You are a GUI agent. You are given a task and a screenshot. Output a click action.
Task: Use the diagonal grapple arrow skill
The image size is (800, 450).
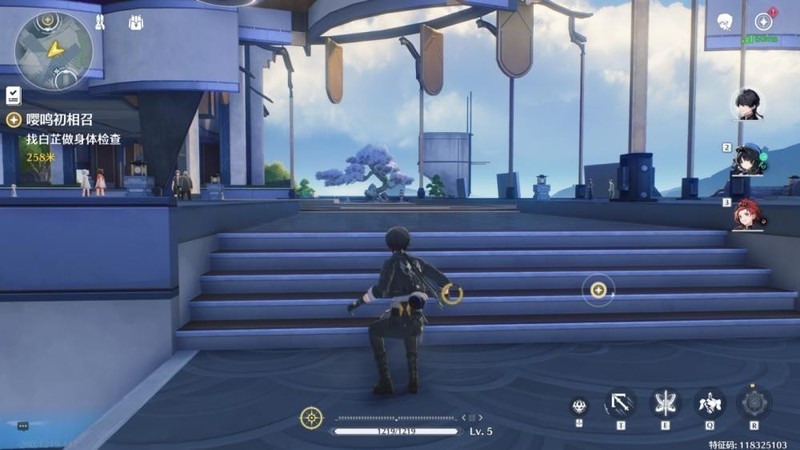tap(620, 403)
